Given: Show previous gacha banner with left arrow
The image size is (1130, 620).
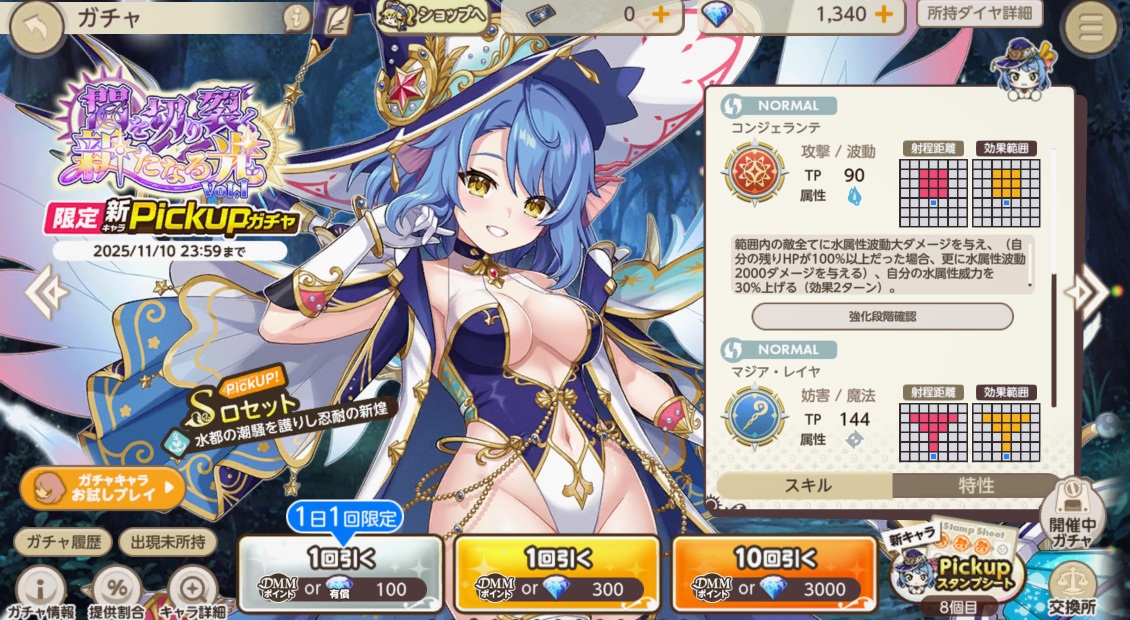Looking at the screenshot, I should click(x=46, y=292).
